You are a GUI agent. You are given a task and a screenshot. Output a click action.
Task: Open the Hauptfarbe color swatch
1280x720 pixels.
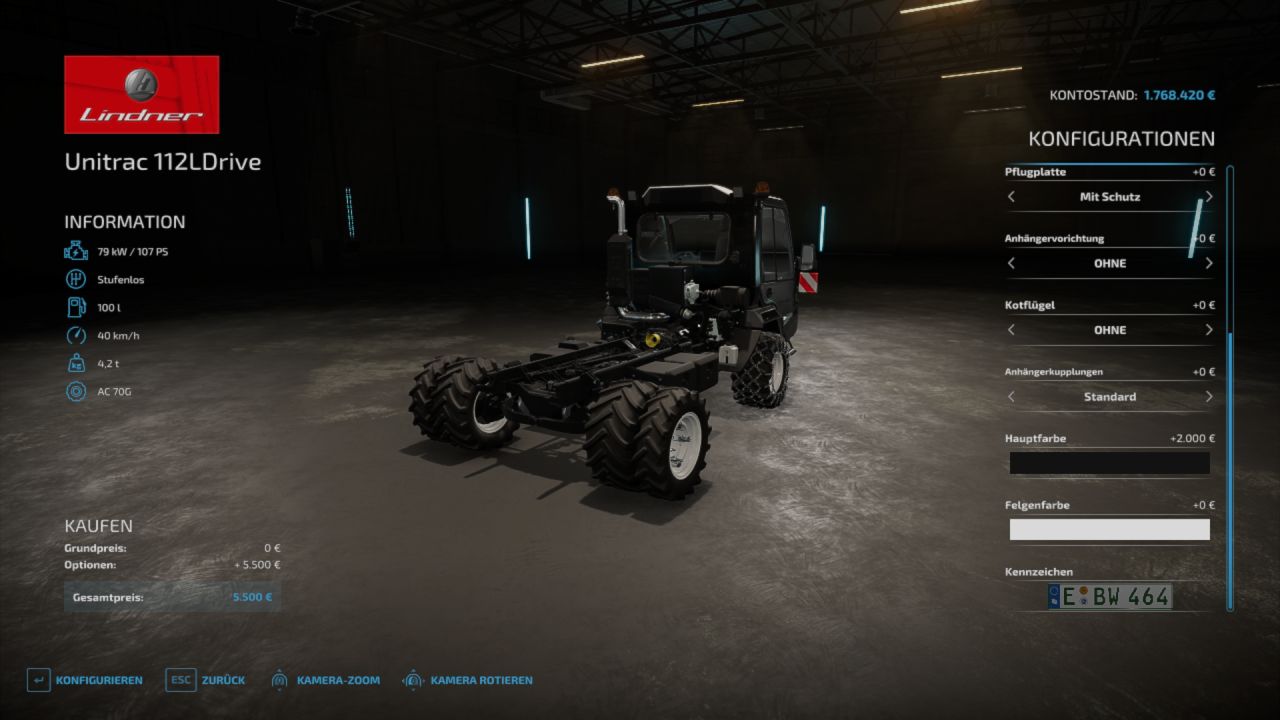coord(1109,463)
